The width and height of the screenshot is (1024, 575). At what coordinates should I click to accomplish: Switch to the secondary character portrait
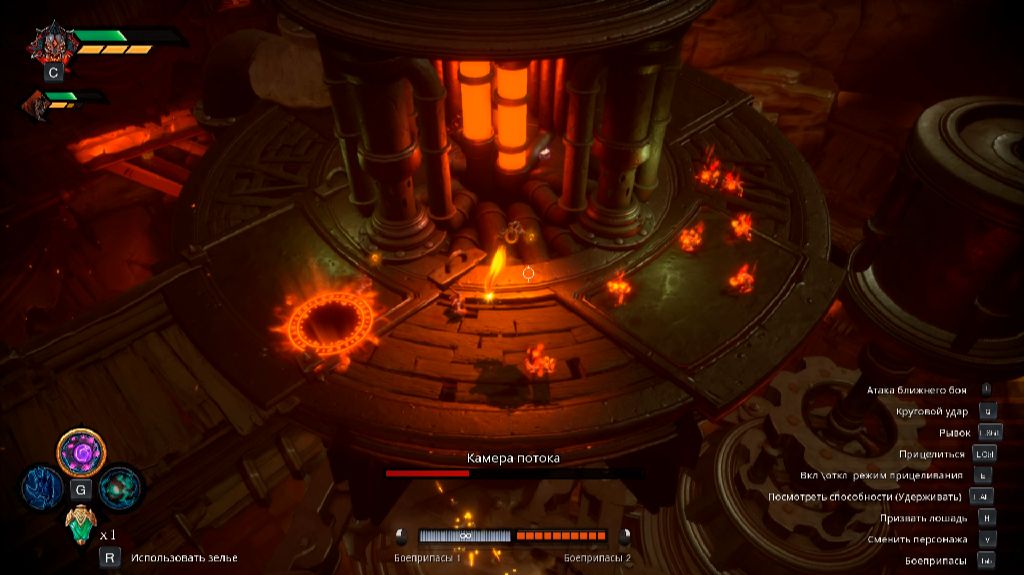(x=37, y=103)
